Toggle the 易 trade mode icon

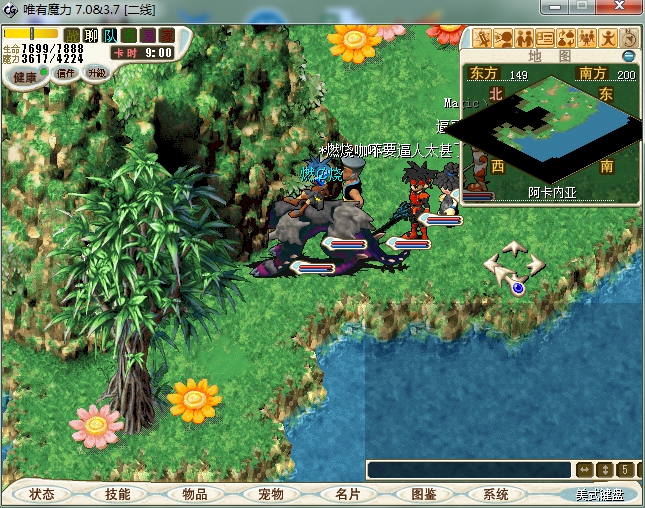pyautogui.click(x=148, y=35)
